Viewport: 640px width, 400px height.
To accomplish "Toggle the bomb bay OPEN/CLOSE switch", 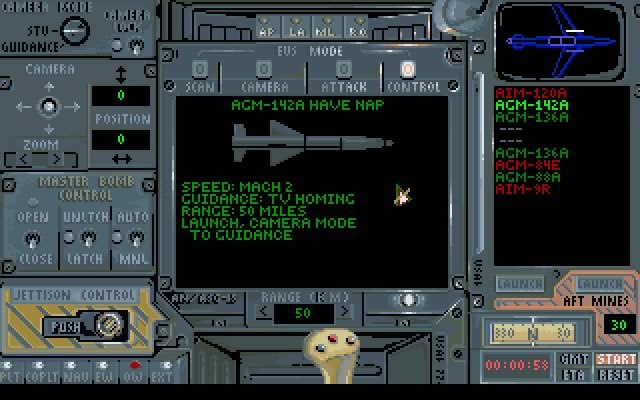I will click(x=32, y=238).
